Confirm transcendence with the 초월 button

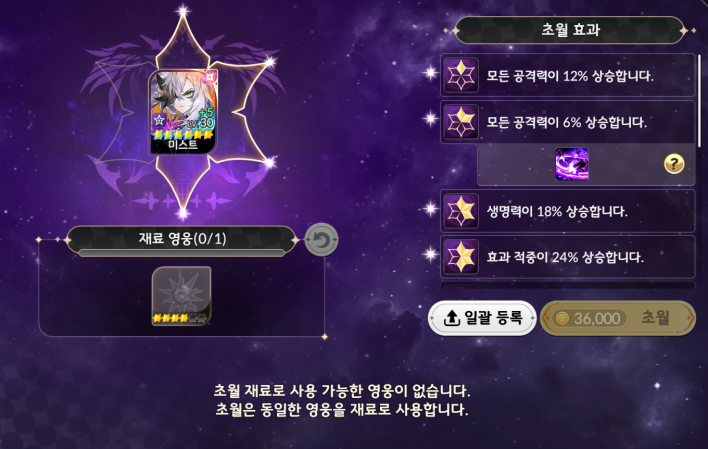[617, 318]
